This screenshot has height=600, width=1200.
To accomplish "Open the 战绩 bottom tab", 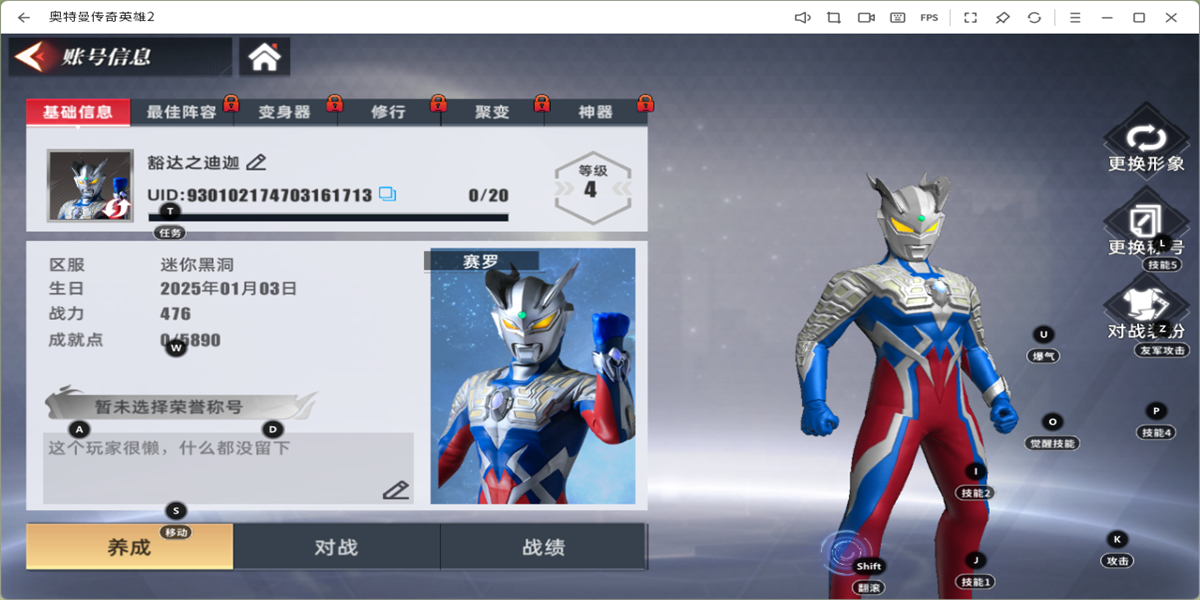I will (x=543, y=547).
